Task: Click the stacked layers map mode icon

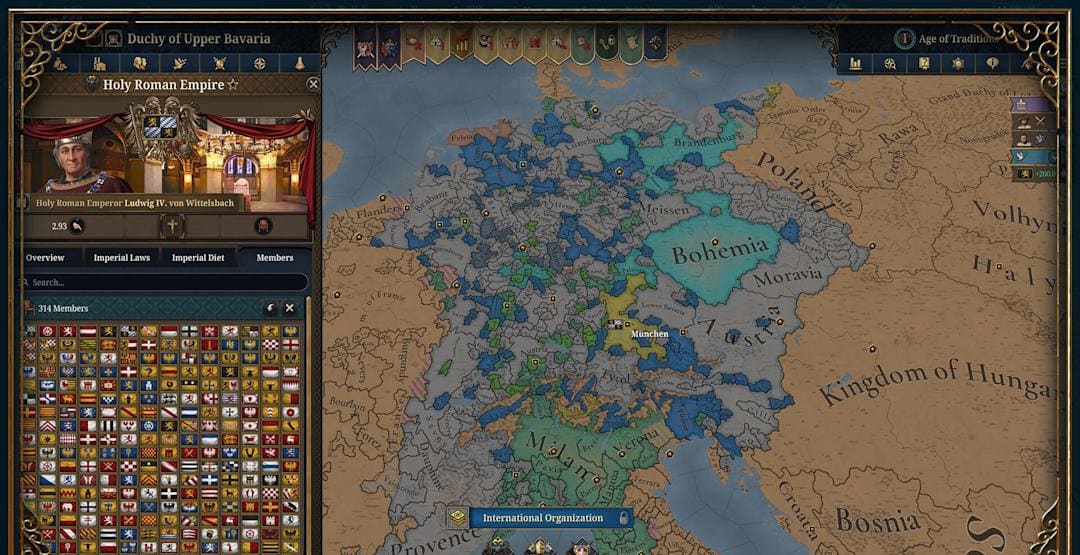Action: [457, 518]
